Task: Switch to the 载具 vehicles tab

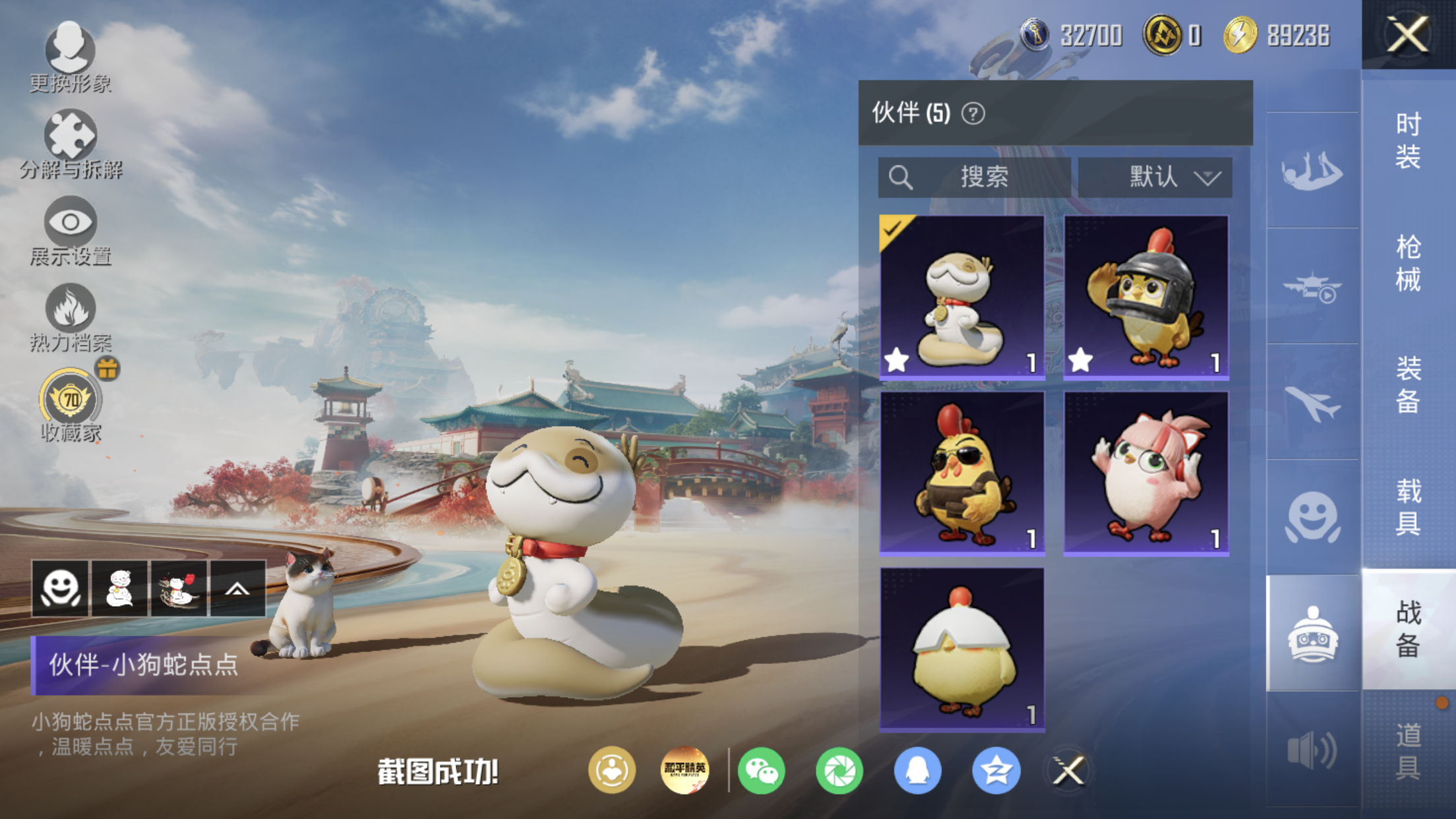Action: 1408,506
